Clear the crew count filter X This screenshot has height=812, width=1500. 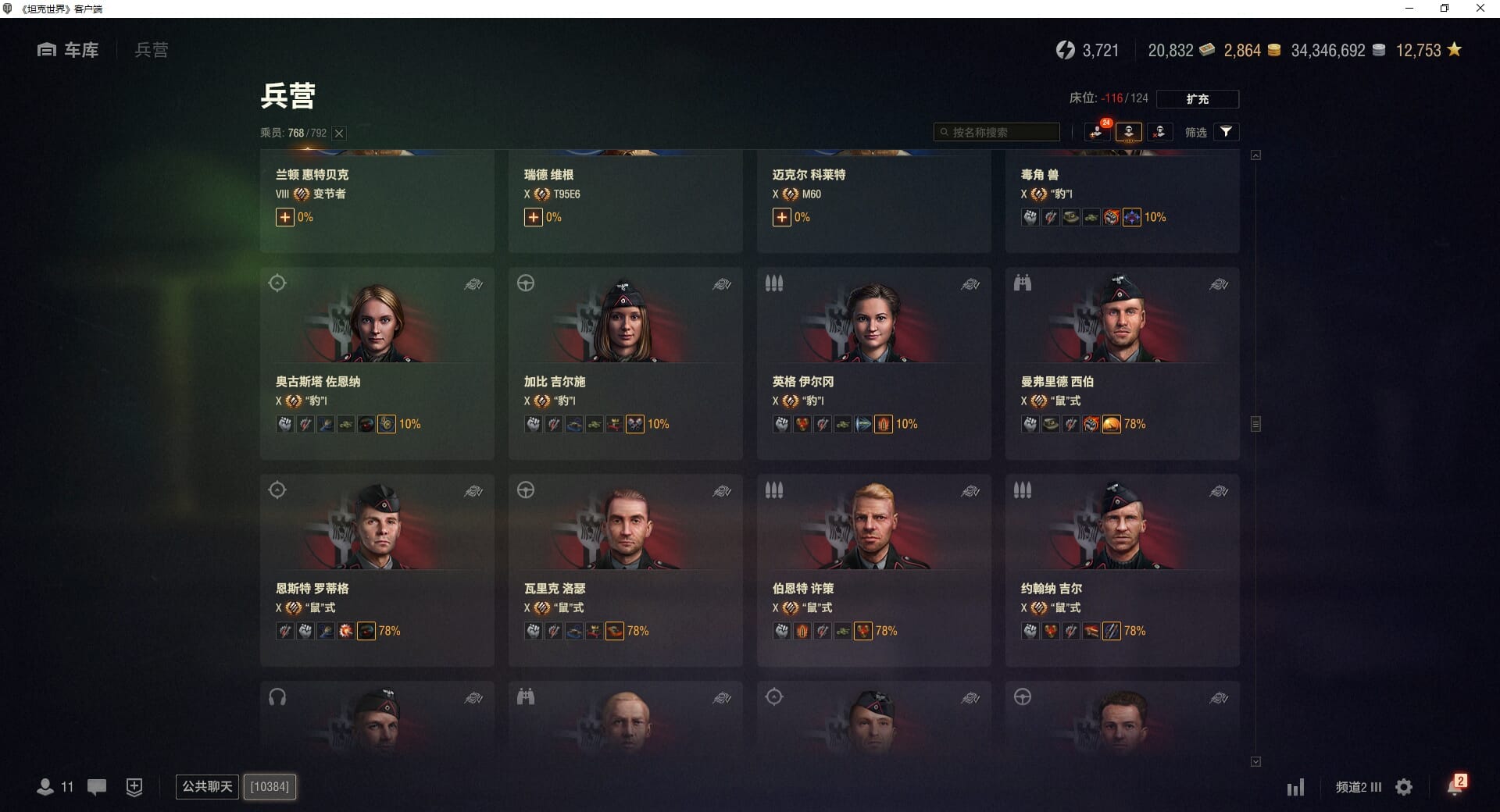[x=339, y=134]
